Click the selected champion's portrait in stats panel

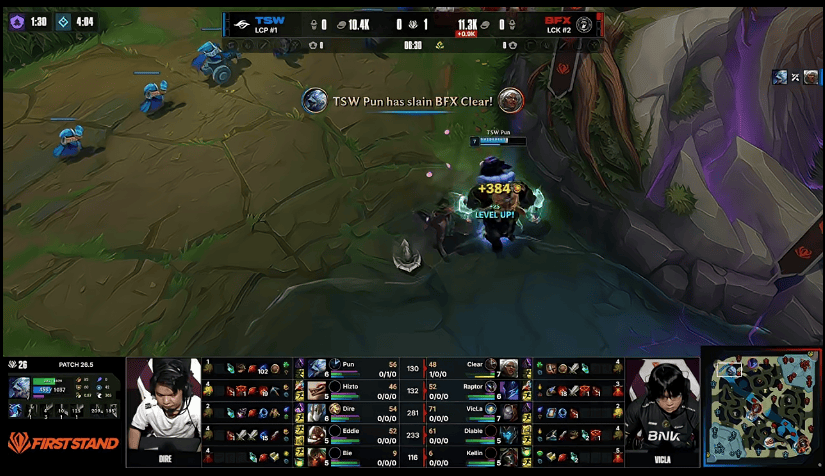point(20,389)
